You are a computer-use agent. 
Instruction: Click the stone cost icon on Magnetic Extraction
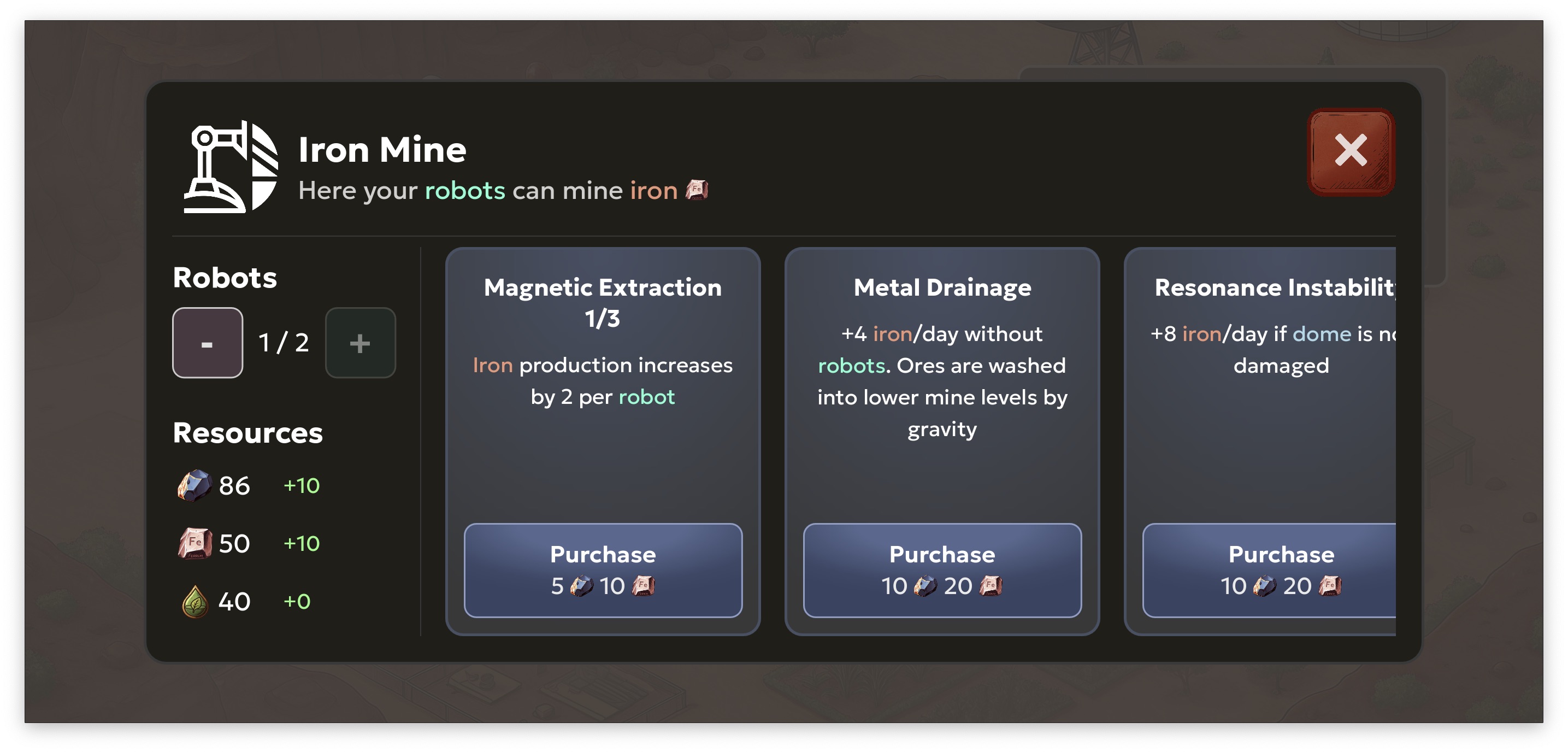click(582, 586)
